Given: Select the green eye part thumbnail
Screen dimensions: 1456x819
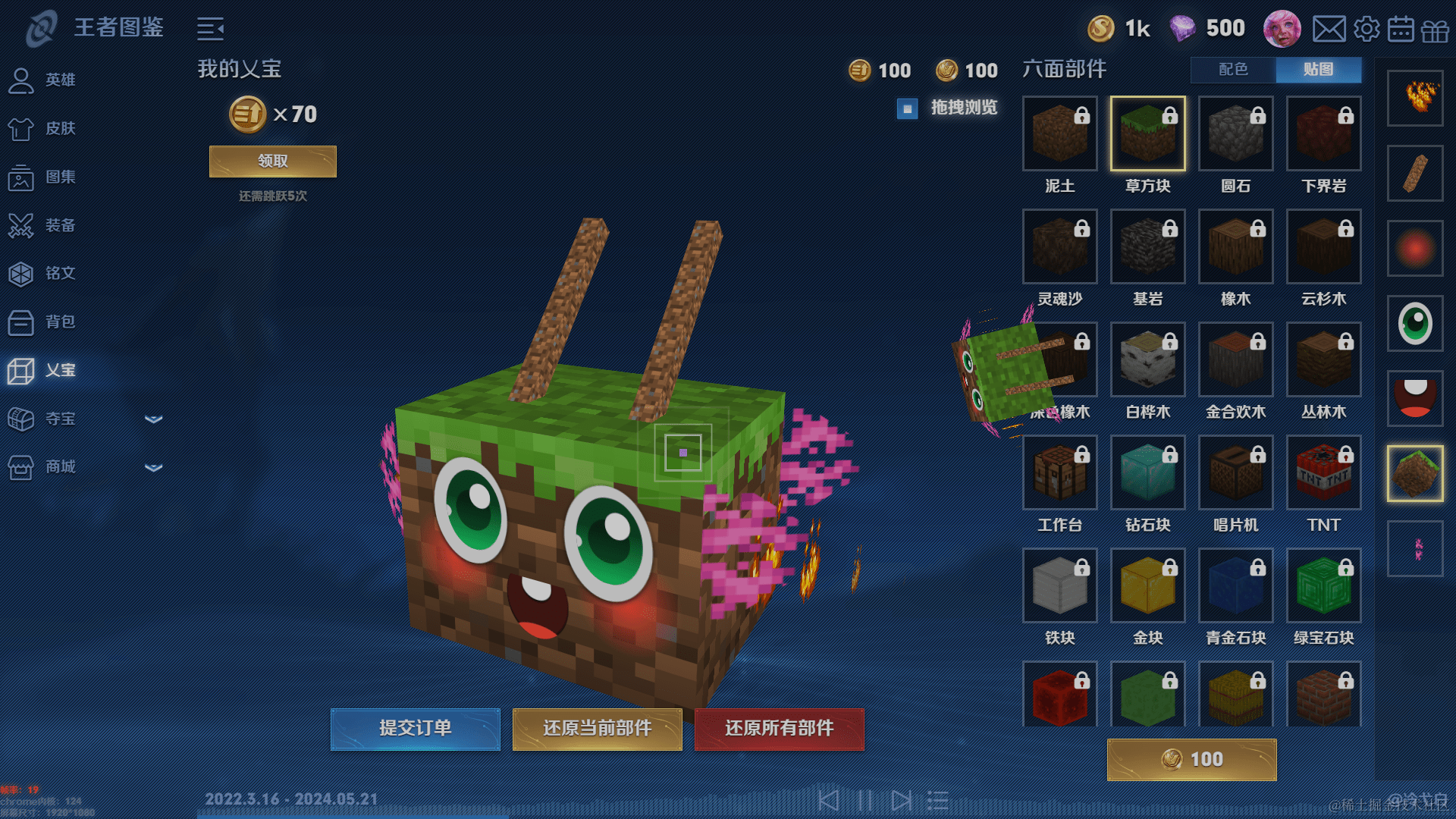Looking at the screenshot, I should coord(1414,324).
